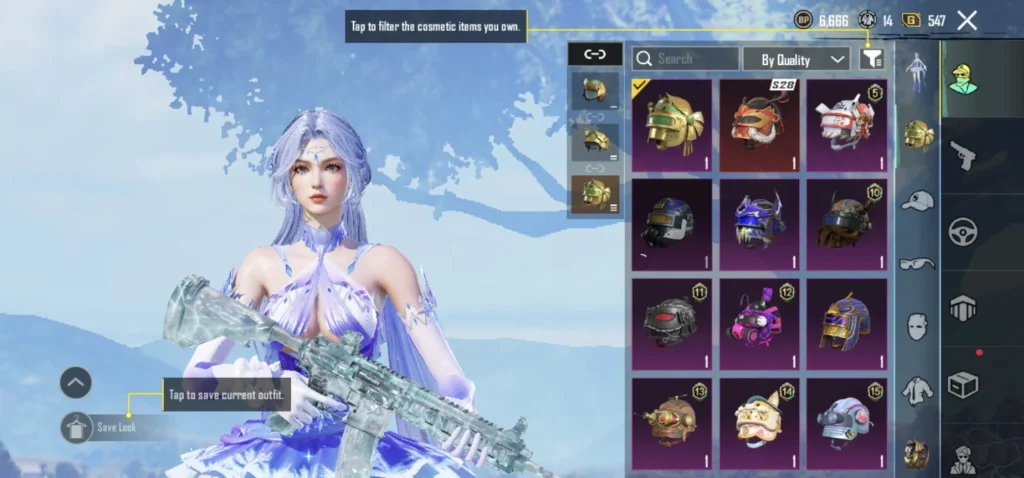Show the glasses subcategory

(x=916, y=263)
